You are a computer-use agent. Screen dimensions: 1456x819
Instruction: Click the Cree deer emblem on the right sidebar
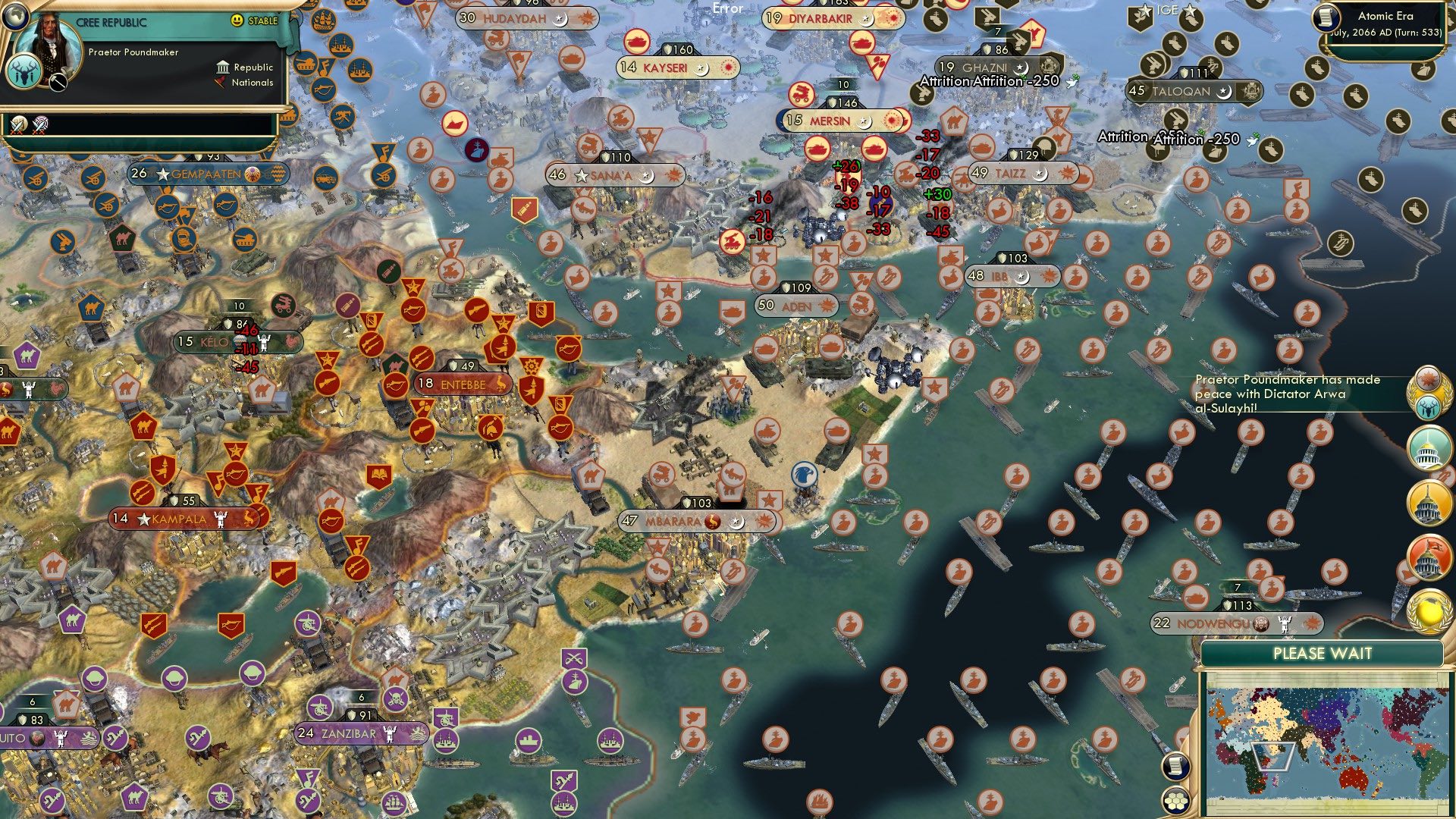[x=1427, y=407]
